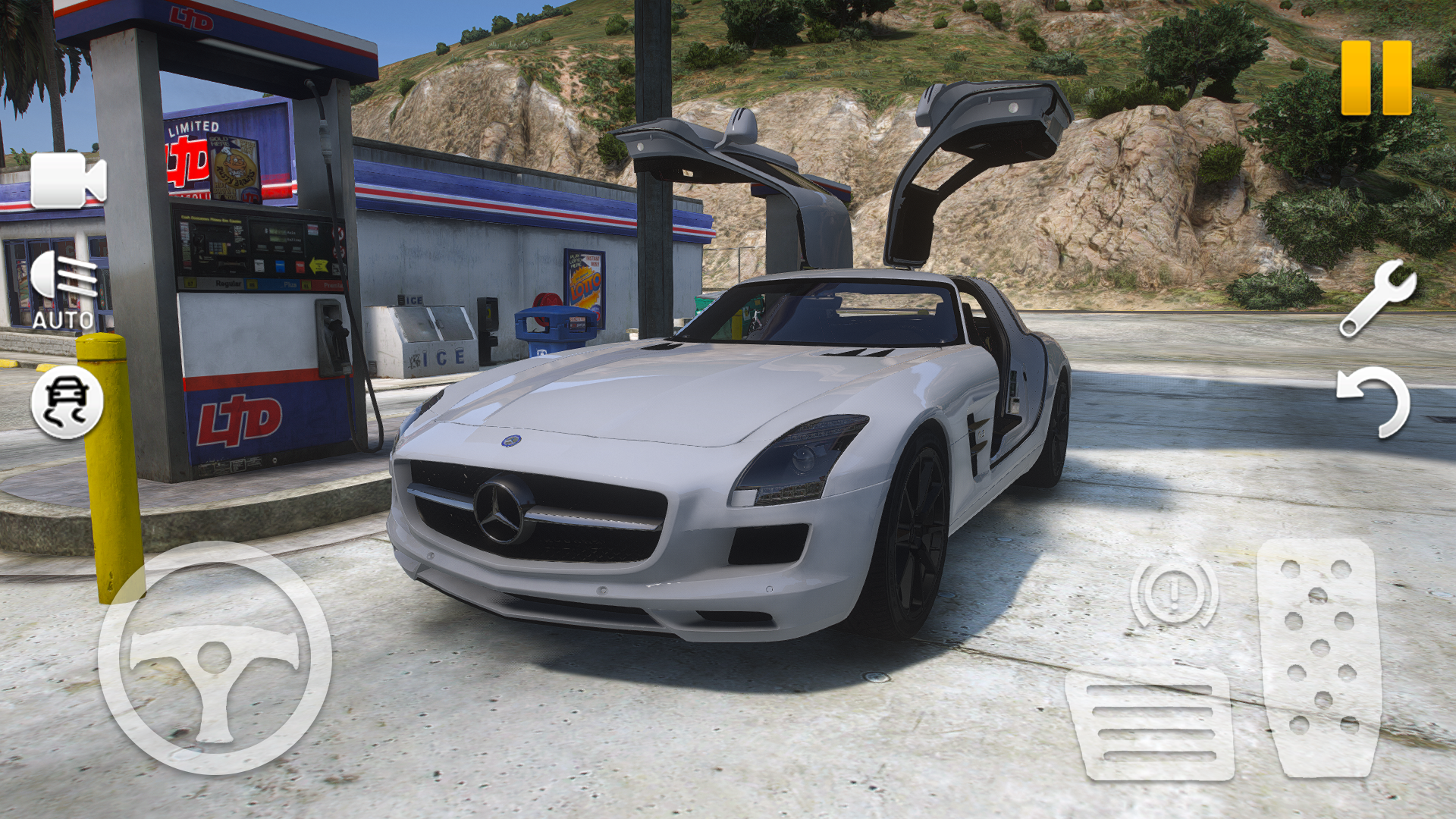1456x819 pixels.
Task: Switch camera view with the video camera icon
Action: point(68,182)
